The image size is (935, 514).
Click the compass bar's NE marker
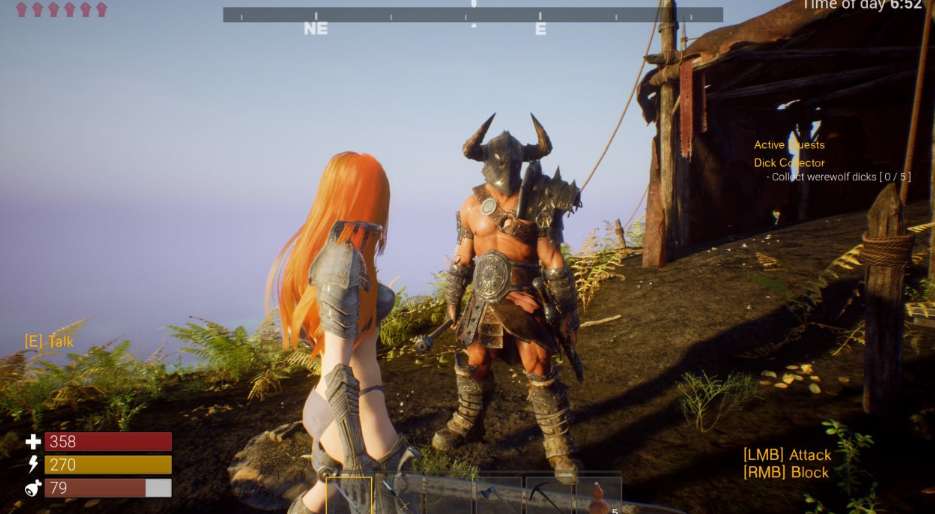[x=315, y=29]
